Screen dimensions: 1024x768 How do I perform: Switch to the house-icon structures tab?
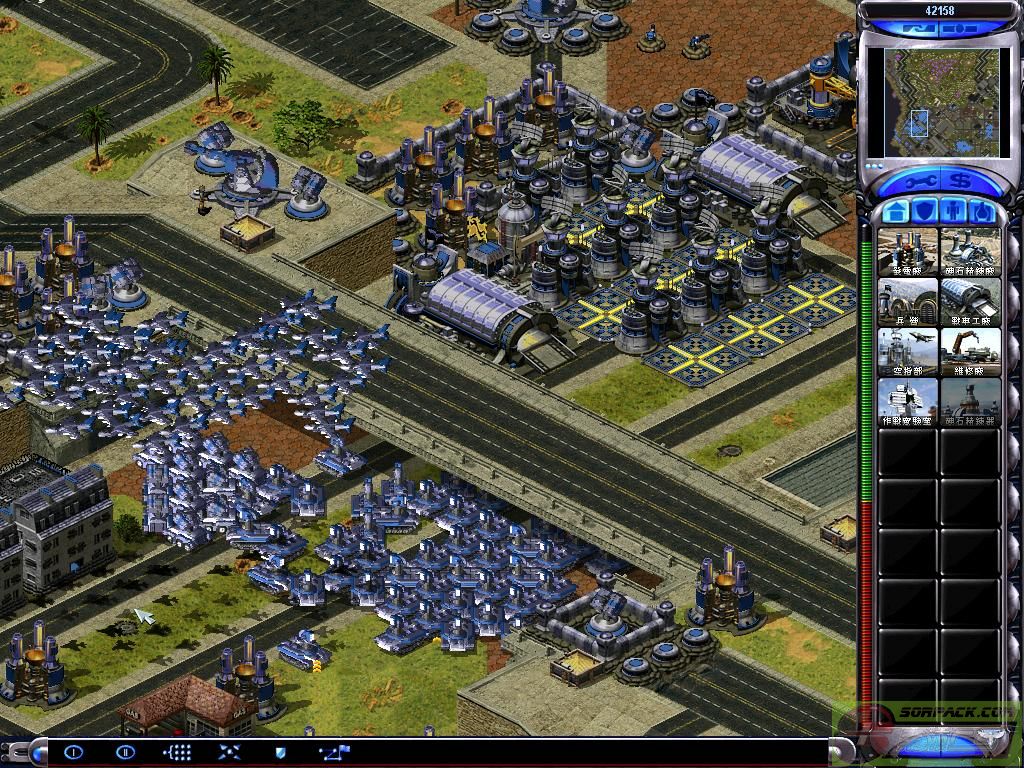pos(896,212)
